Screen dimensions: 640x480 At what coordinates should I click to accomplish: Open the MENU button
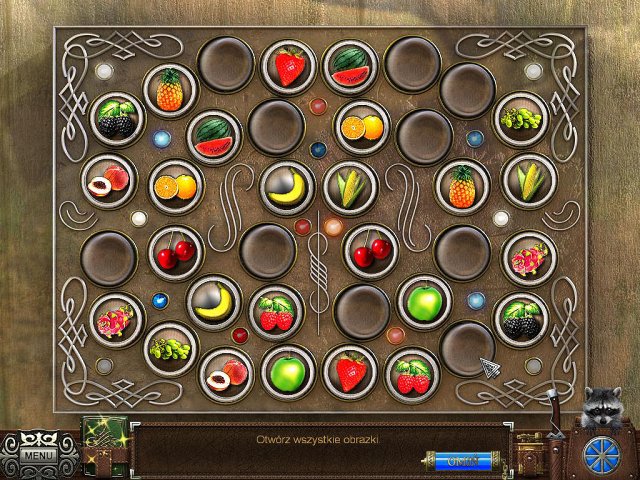click(x=40, y=456)
